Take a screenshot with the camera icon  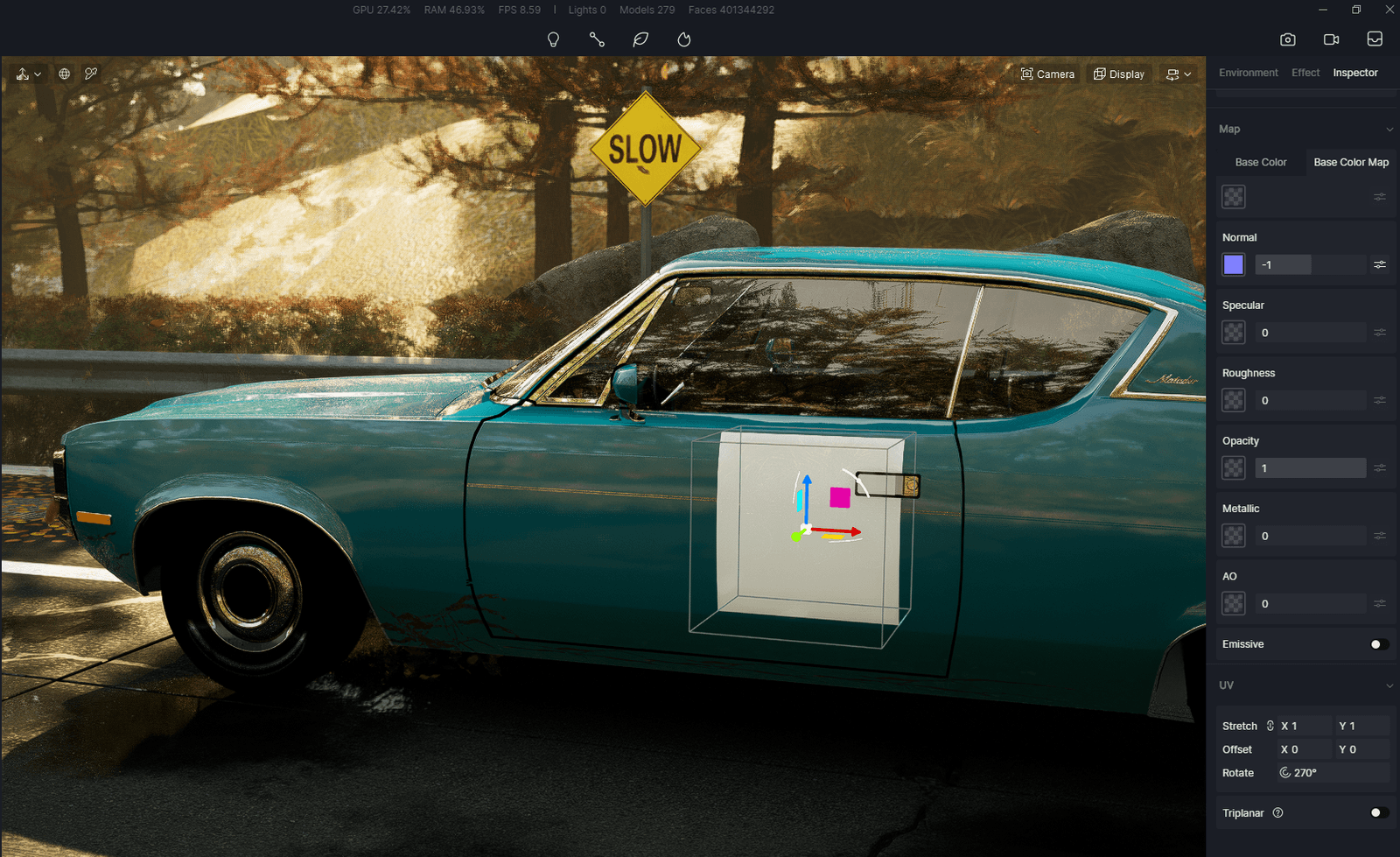click(1287, 39)
